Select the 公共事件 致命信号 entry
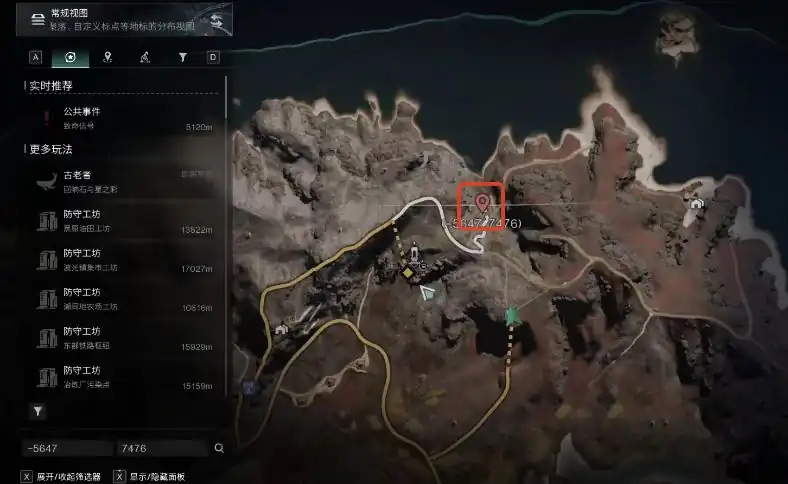Image resolution: width=788 pixels, height=484 pixels. tap(120, 119)
